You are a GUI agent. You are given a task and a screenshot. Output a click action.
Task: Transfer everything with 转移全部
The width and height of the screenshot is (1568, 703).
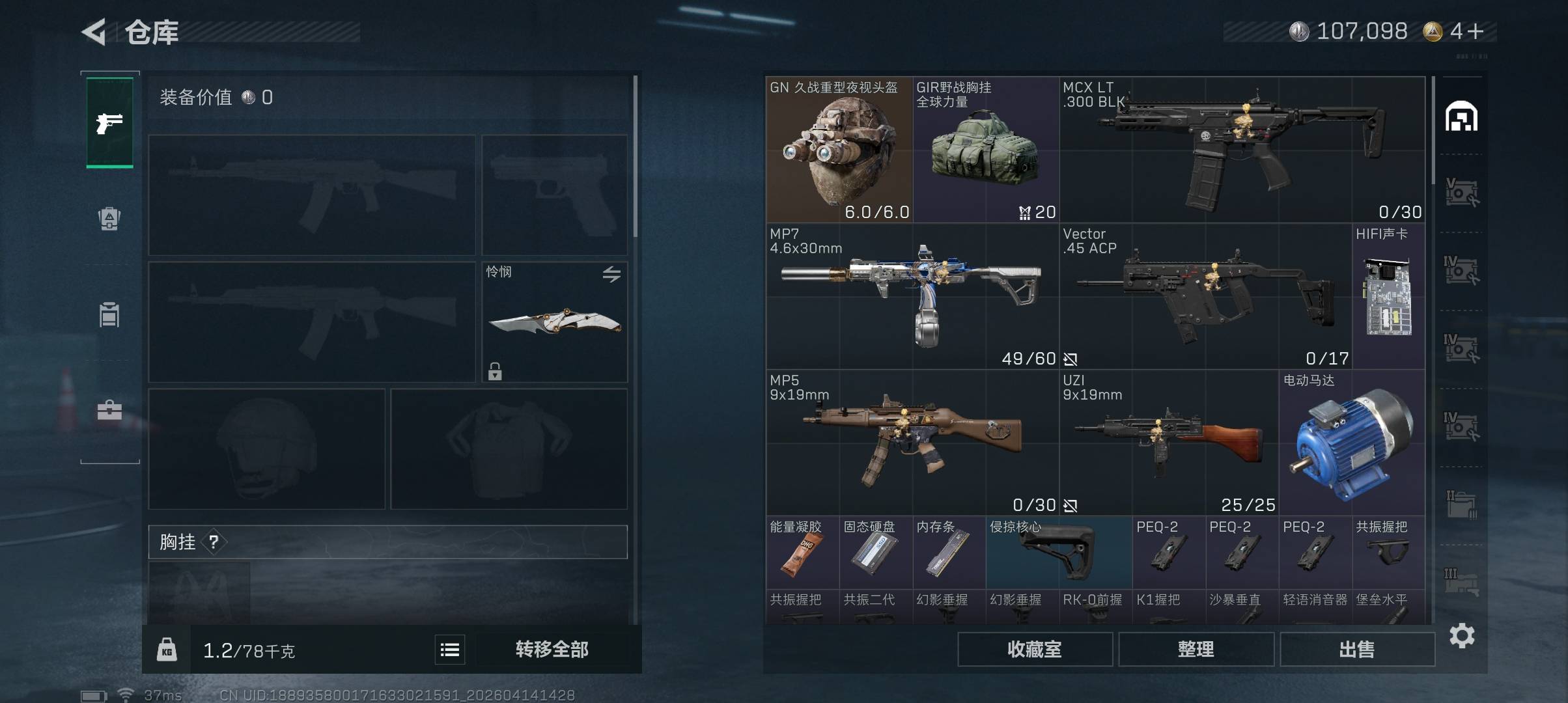[552, 649]
